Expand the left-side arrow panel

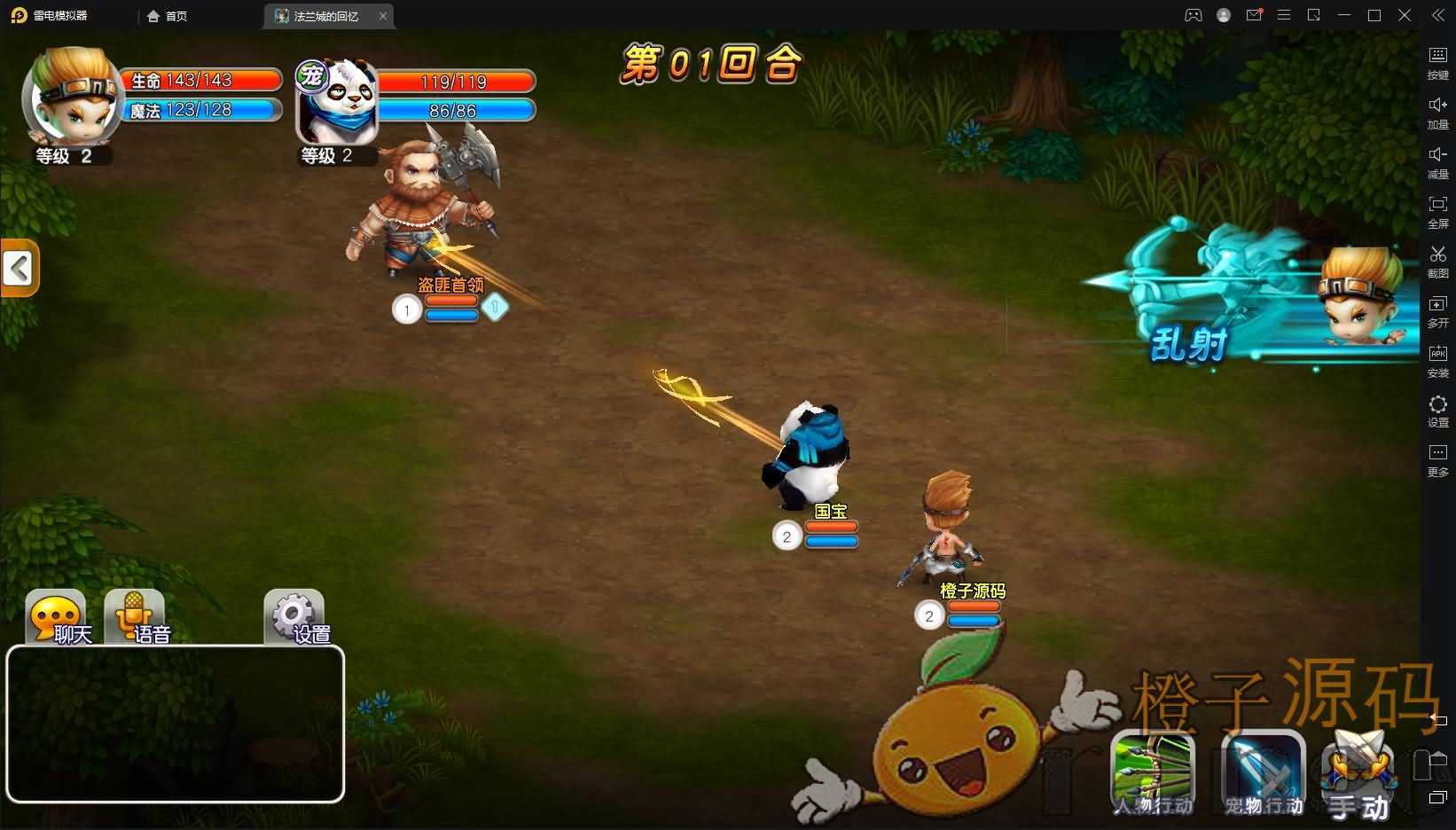[19, 268]
